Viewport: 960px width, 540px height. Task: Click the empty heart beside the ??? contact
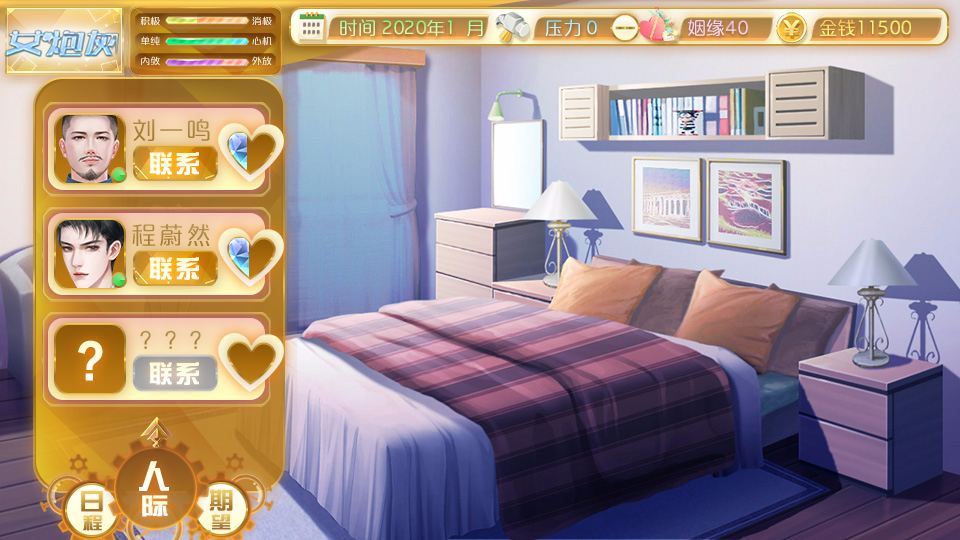pyautogui.click(x=251, y=360)
